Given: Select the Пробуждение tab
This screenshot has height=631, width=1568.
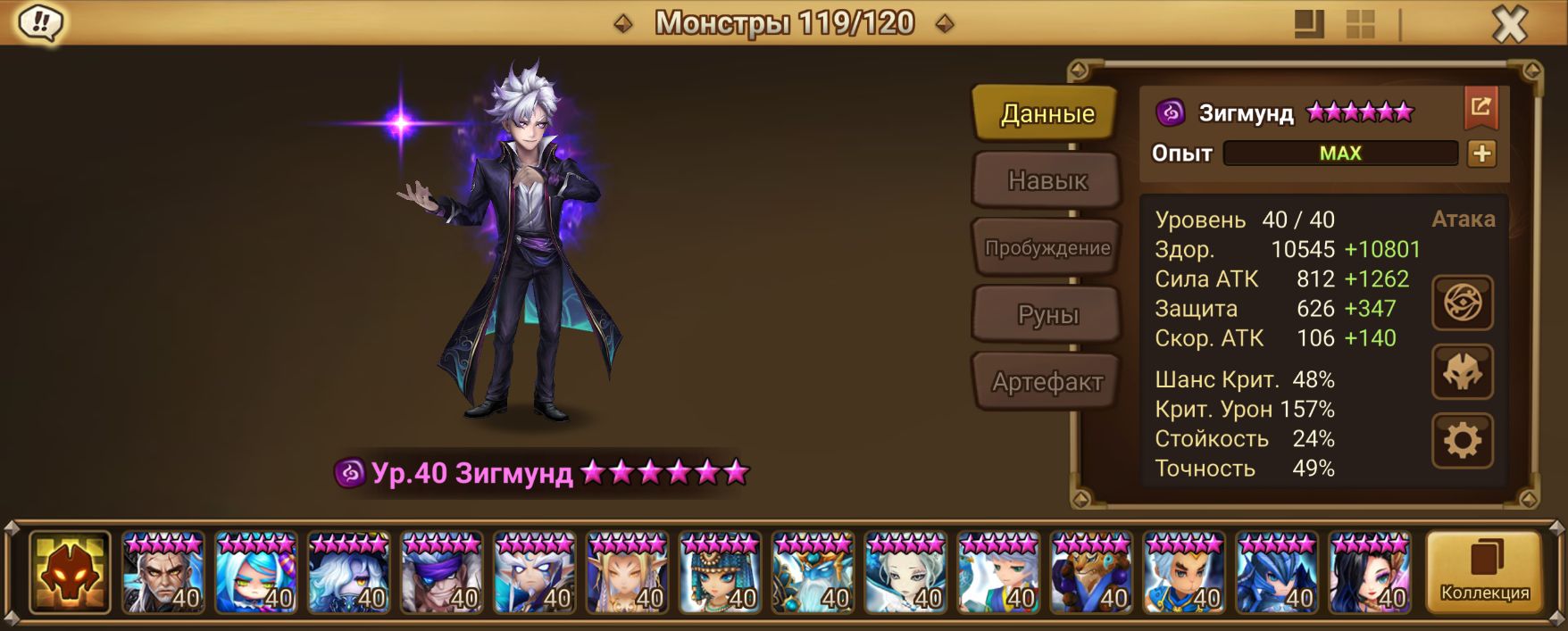Looking at the screenshot, I should coord(1047,247).
